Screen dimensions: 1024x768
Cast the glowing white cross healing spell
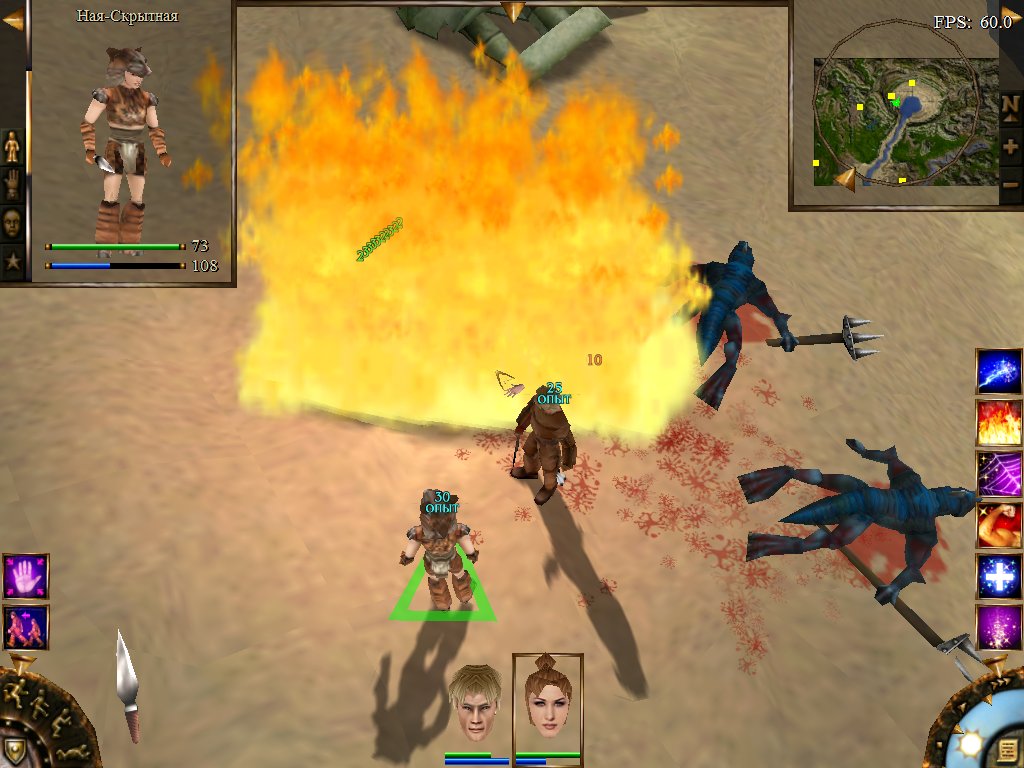pos(998,577)
